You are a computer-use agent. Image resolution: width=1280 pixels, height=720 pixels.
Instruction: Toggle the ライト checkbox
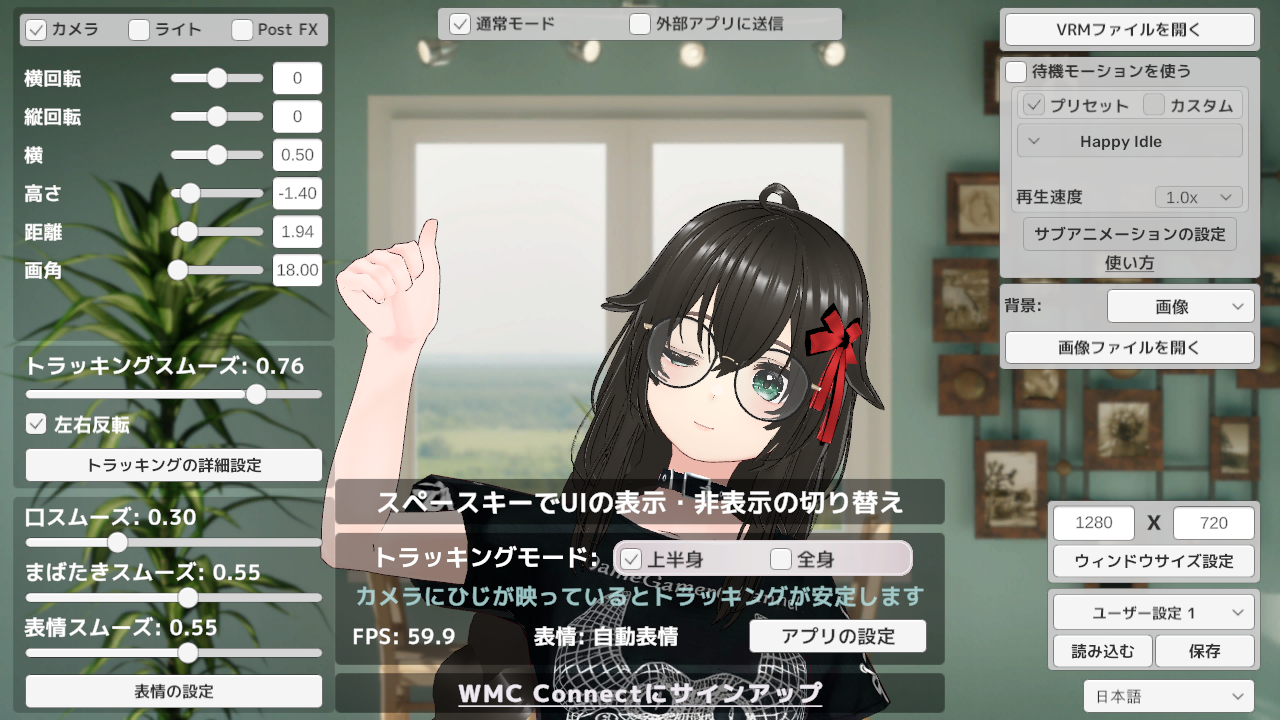pyautogui.click(x=140, y=30)
